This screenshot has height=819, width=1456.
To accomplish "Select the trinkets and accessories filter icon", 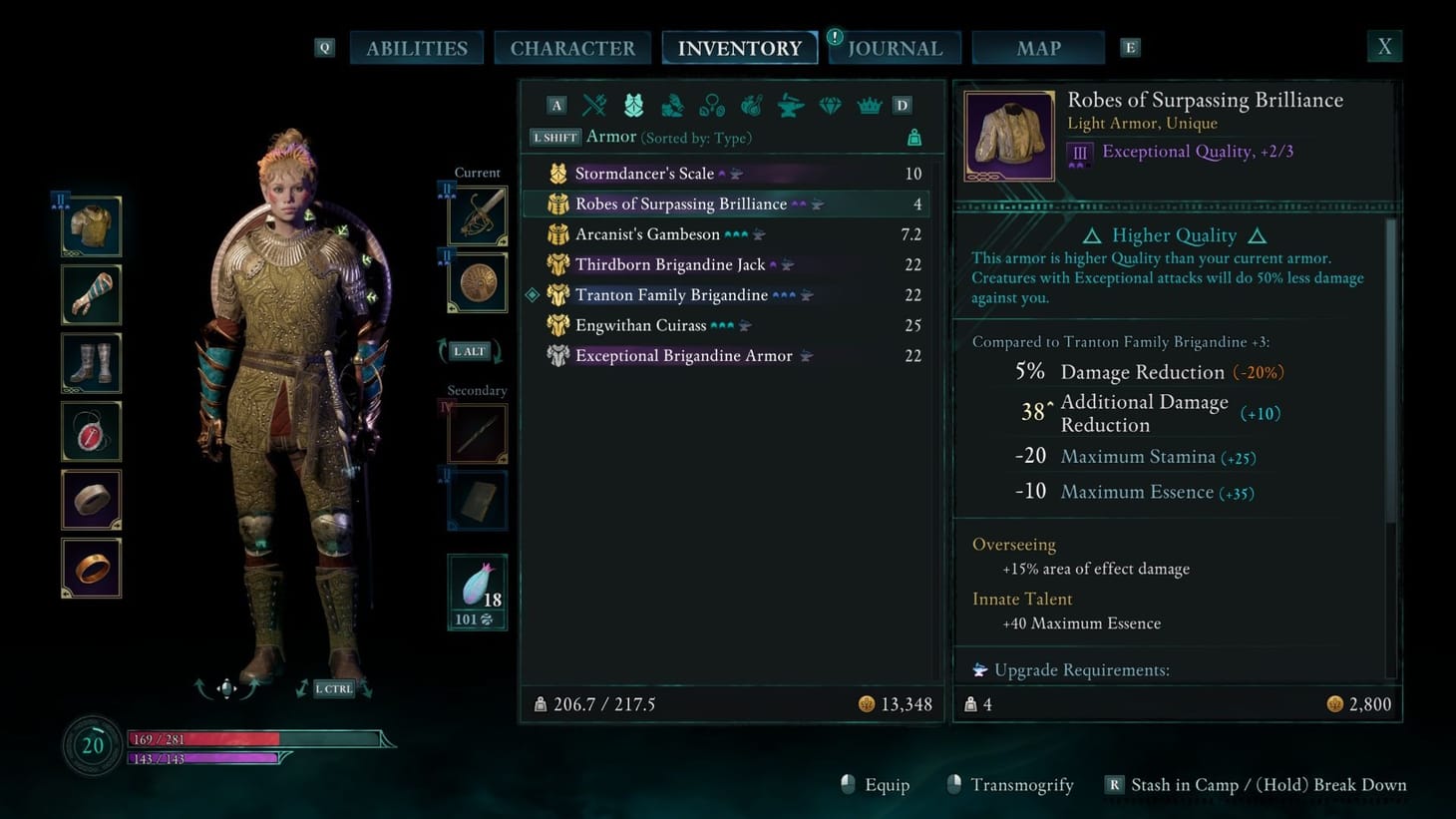I will pyautogui.click(x=712, y=105).
